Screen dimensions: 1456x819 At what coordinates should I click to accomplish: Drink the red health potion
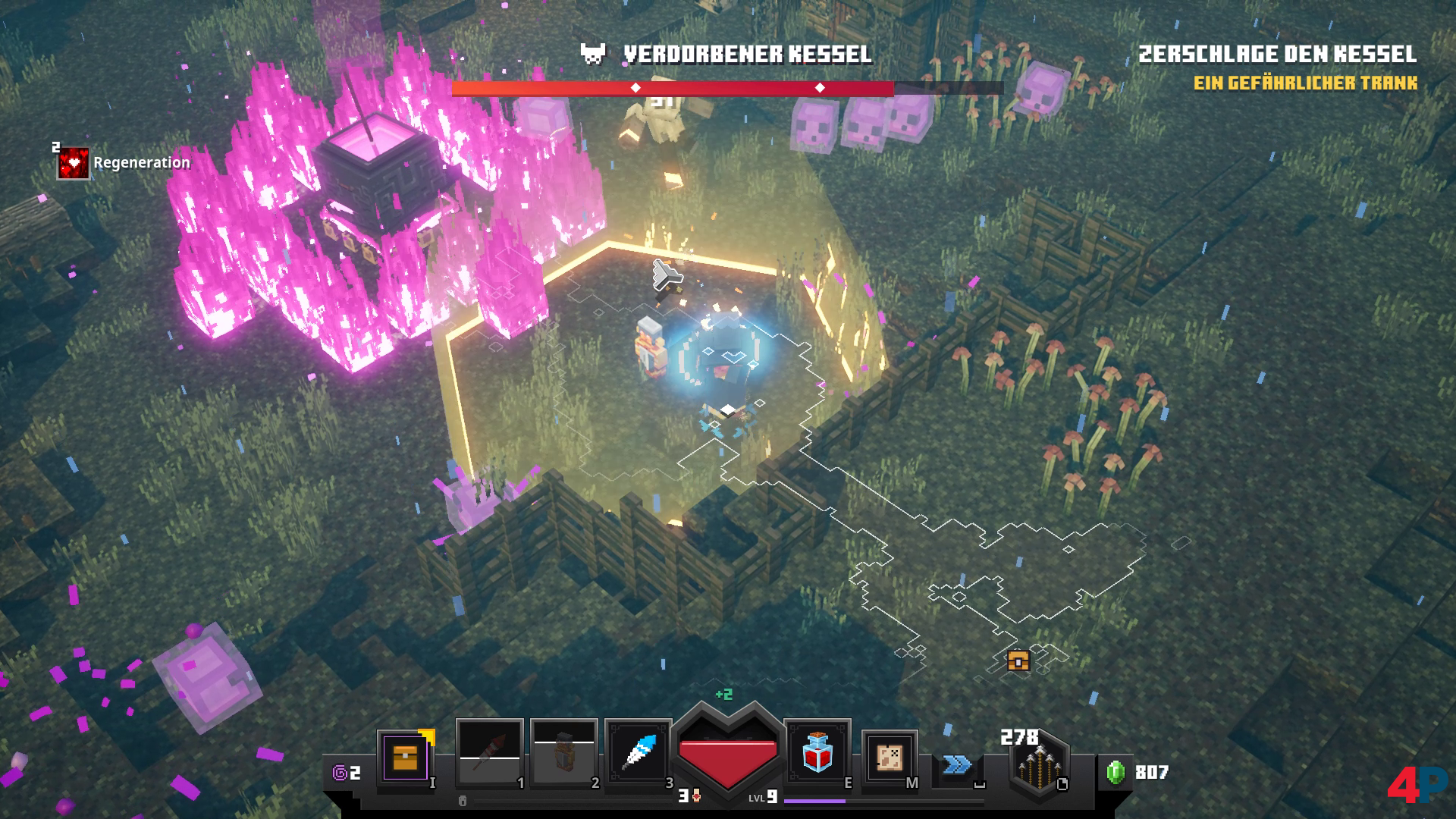click(x=817, y=753)
